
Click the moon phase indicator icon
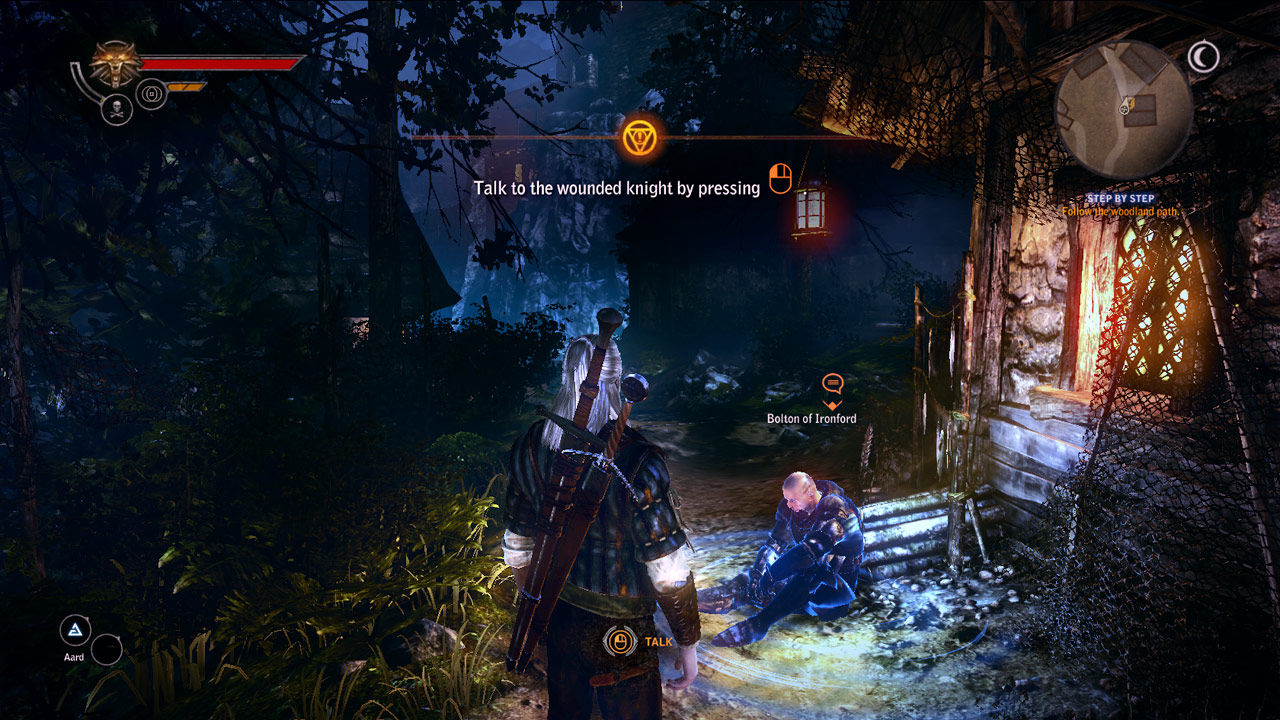(x=1203, y=55)
